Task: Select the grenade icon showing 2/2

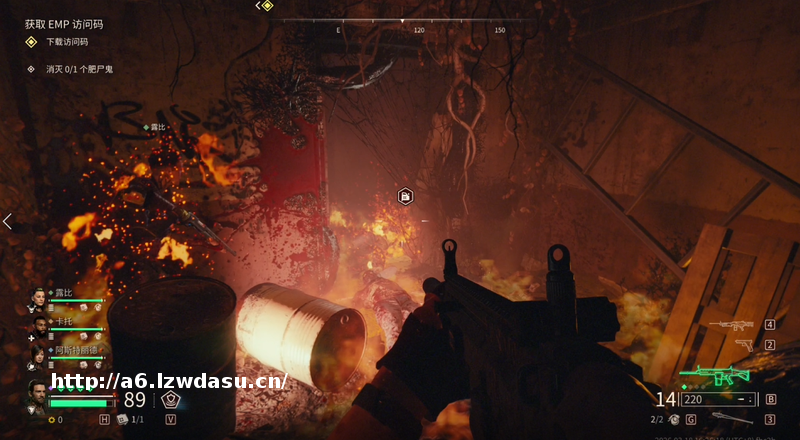Action: (x=673, y=419)
